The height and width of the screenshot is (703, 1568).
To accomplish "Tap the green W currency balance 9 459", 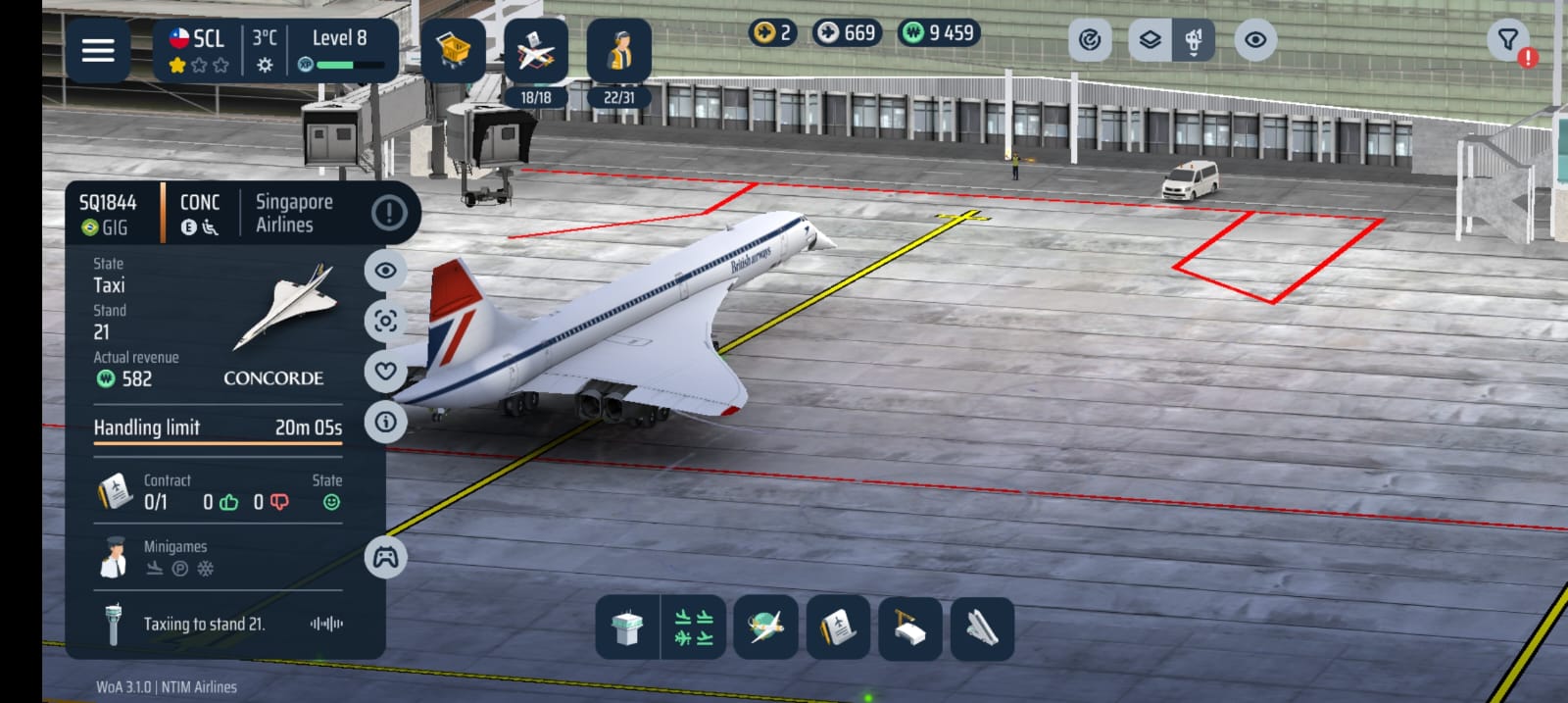I will click(939, 33).
